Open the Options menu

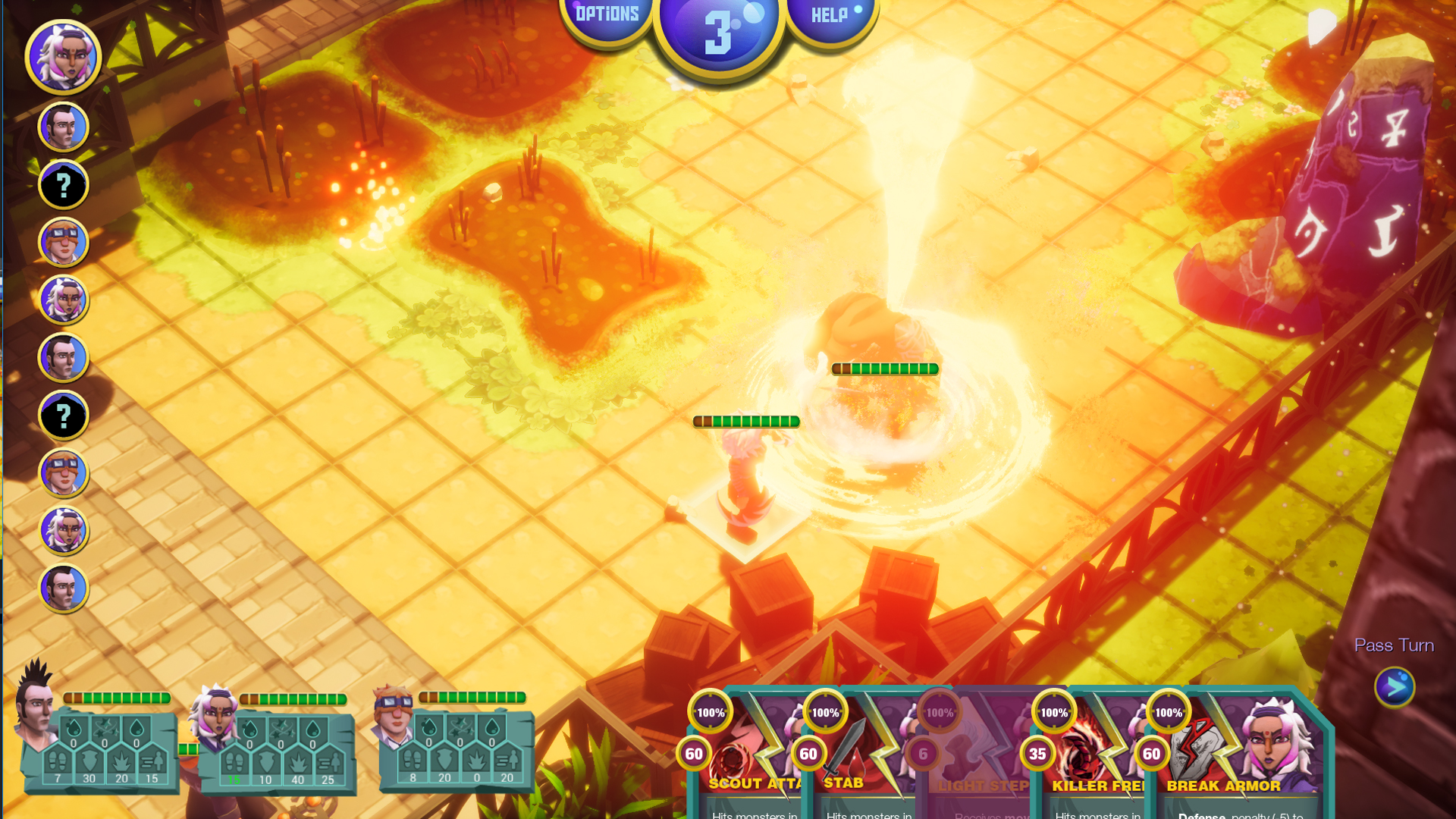click(x=605, y=12)
